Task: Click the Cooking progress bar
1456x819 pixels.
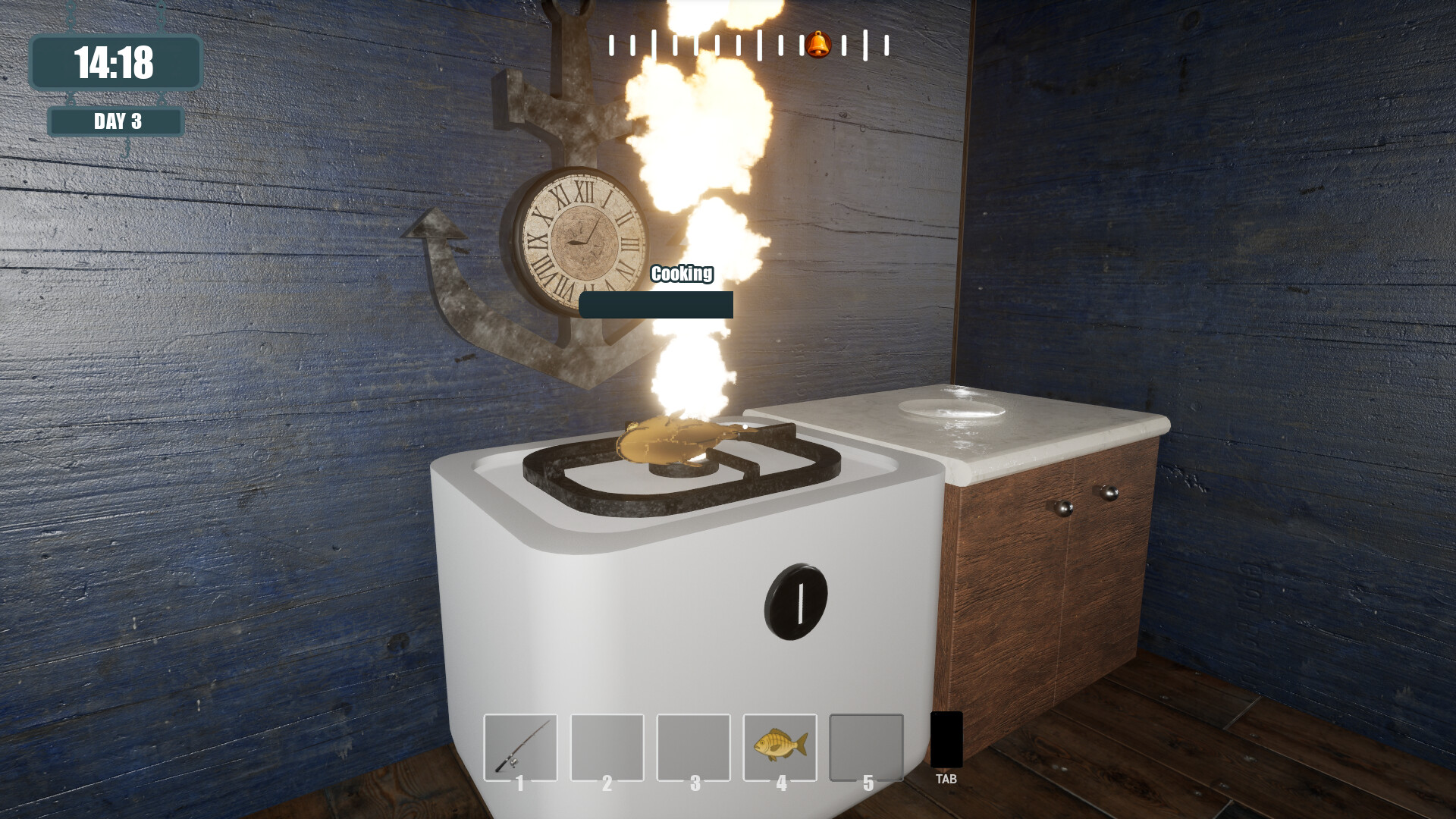Action: coord(655,303)
